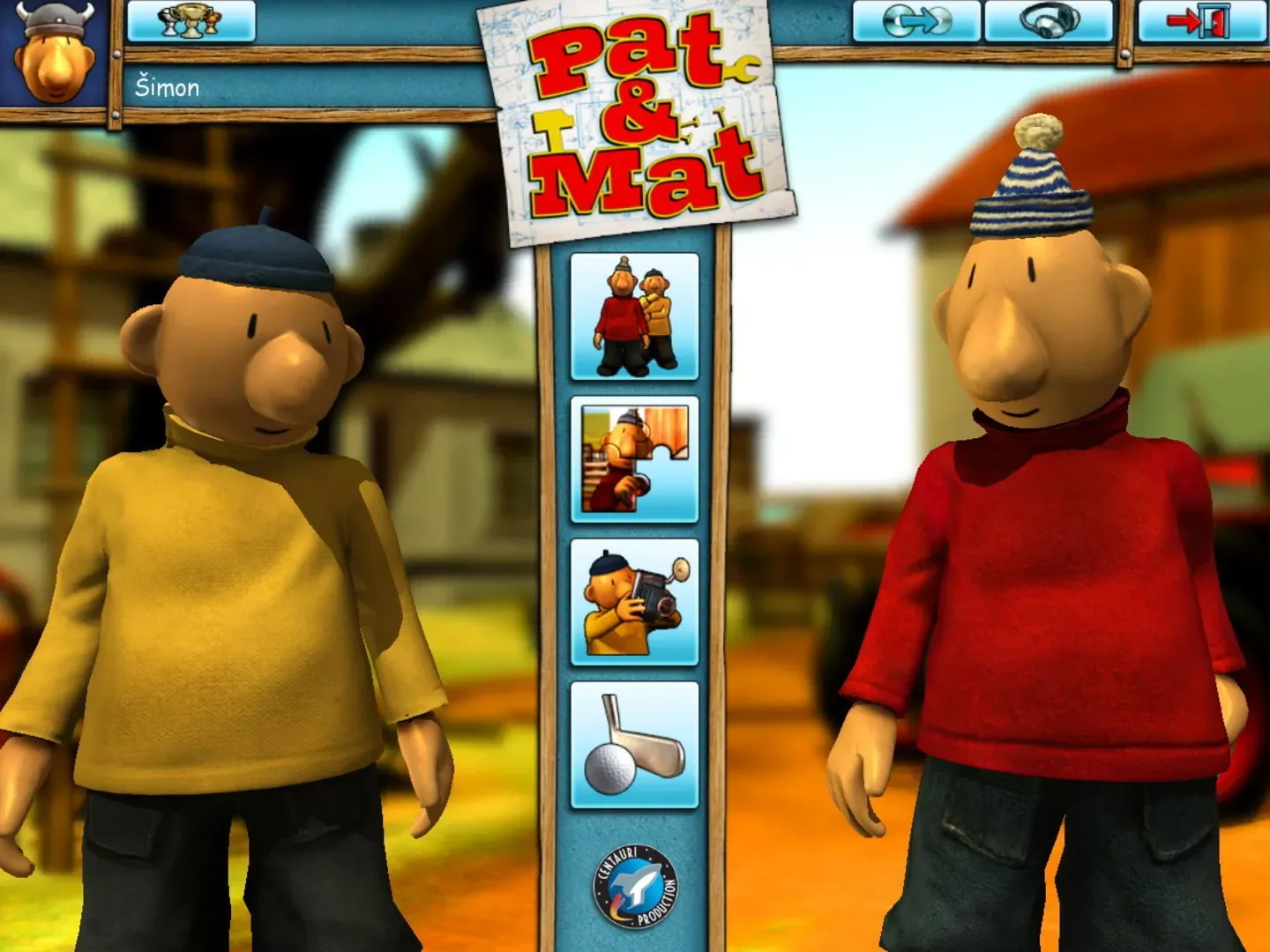Open the trophies collection screen

189,19
